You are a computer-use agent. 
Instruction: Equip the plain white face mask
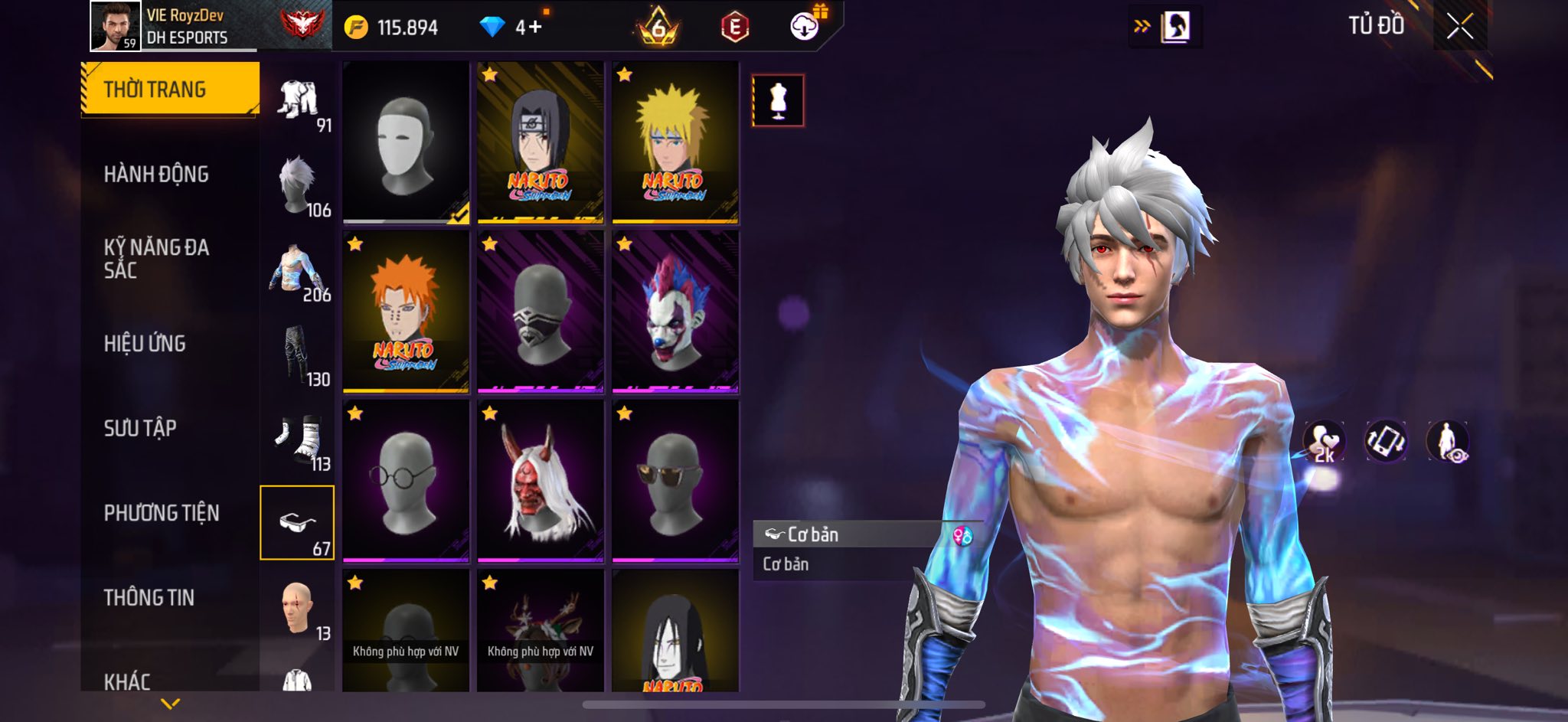pyautogui.click(x=406, y=142)
